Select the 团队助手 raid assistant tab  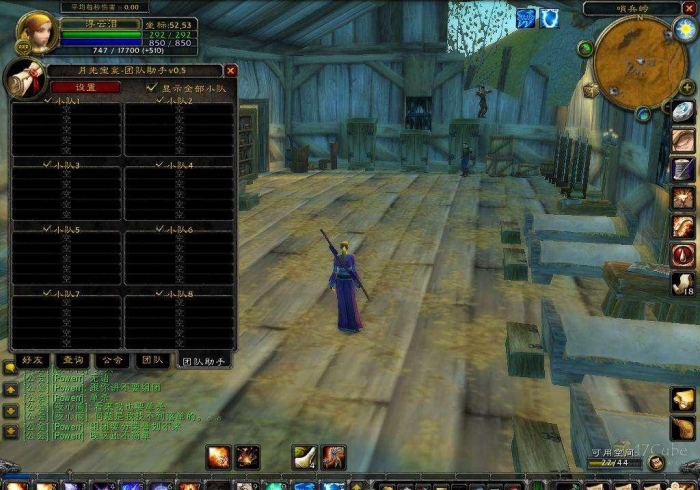pos(203,360)
